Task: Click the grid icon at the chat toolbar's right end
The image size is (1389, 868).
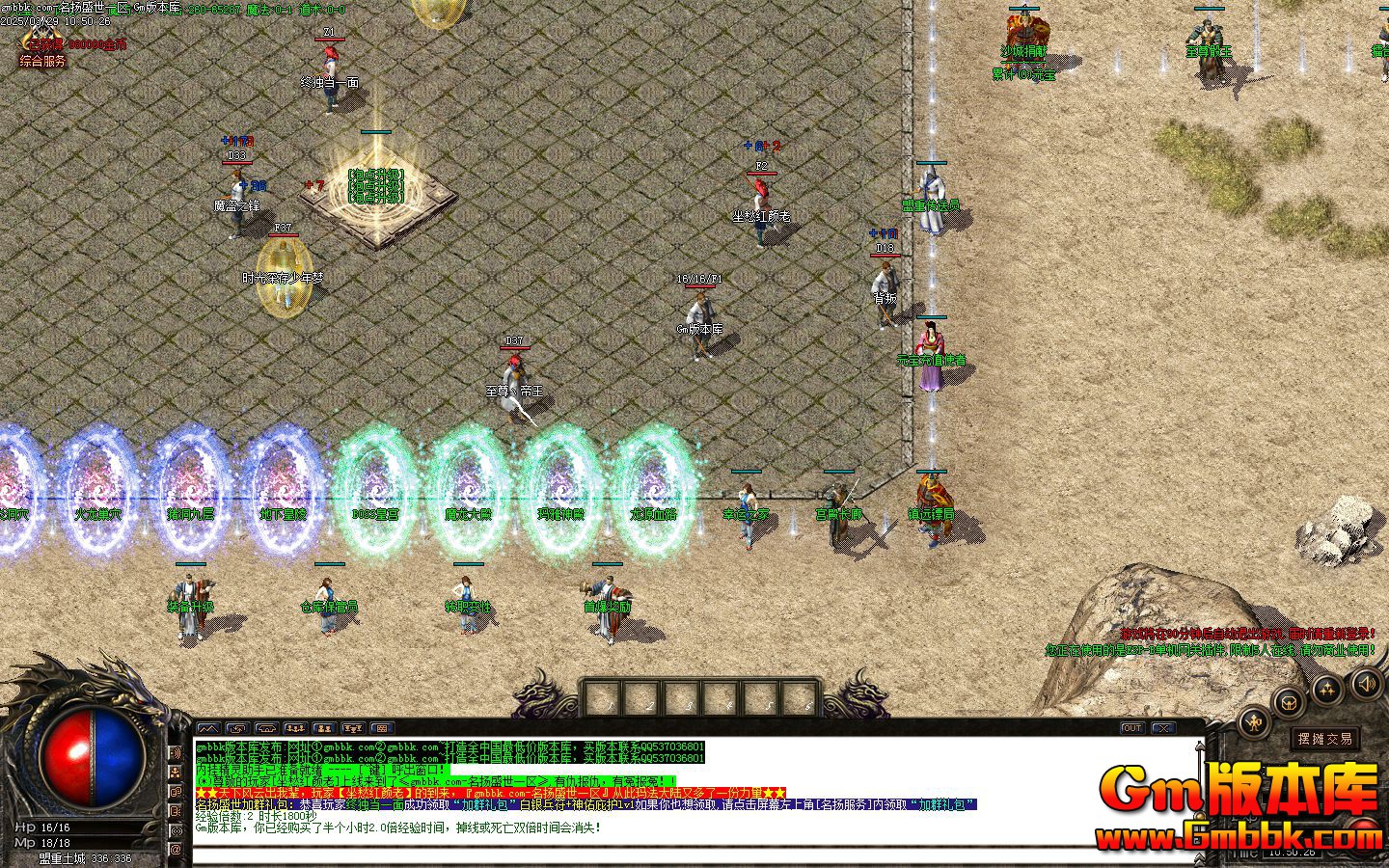Action: [381, 728]
